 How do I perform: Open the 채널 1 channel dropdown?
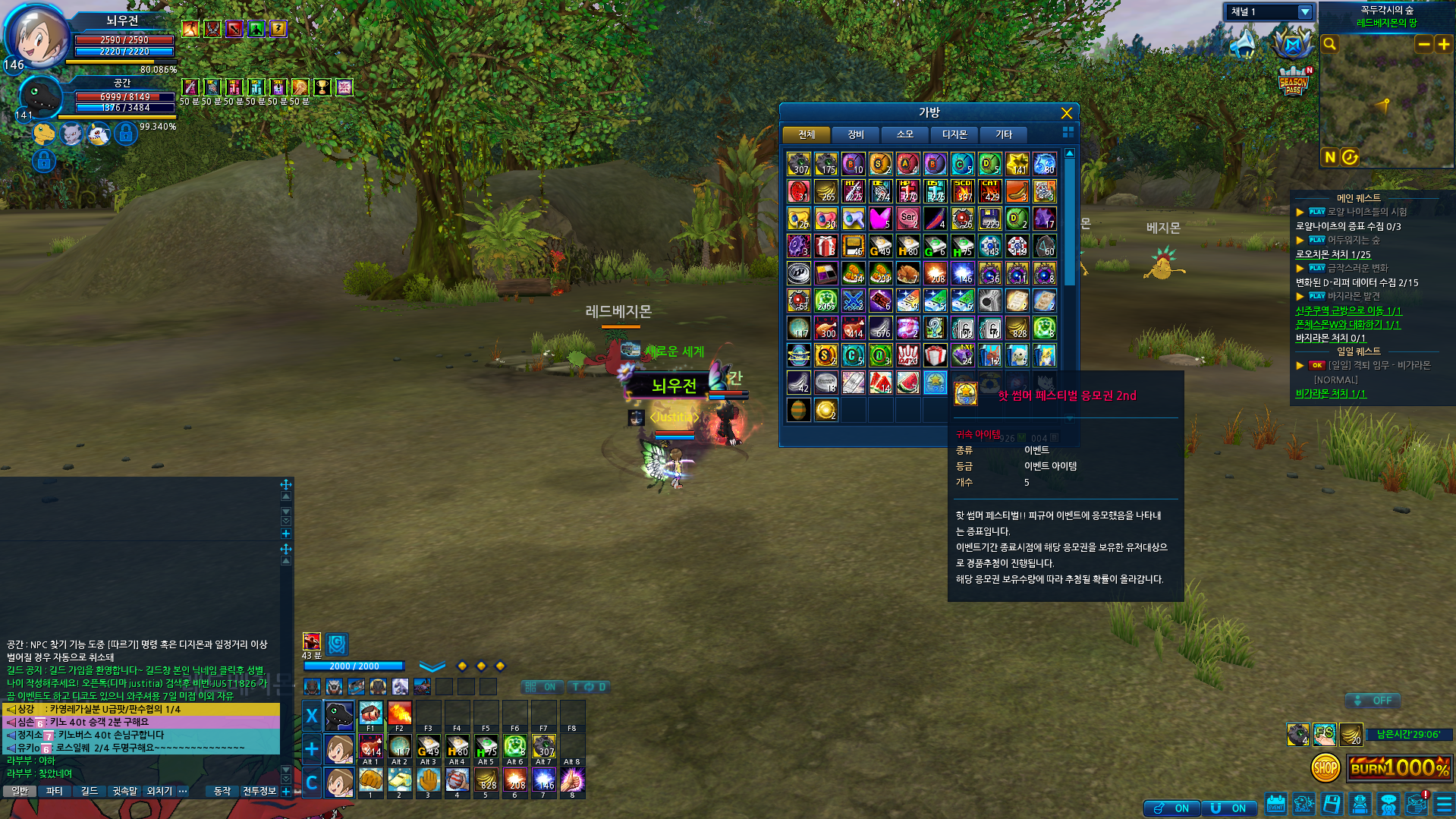pos(1304,12)
